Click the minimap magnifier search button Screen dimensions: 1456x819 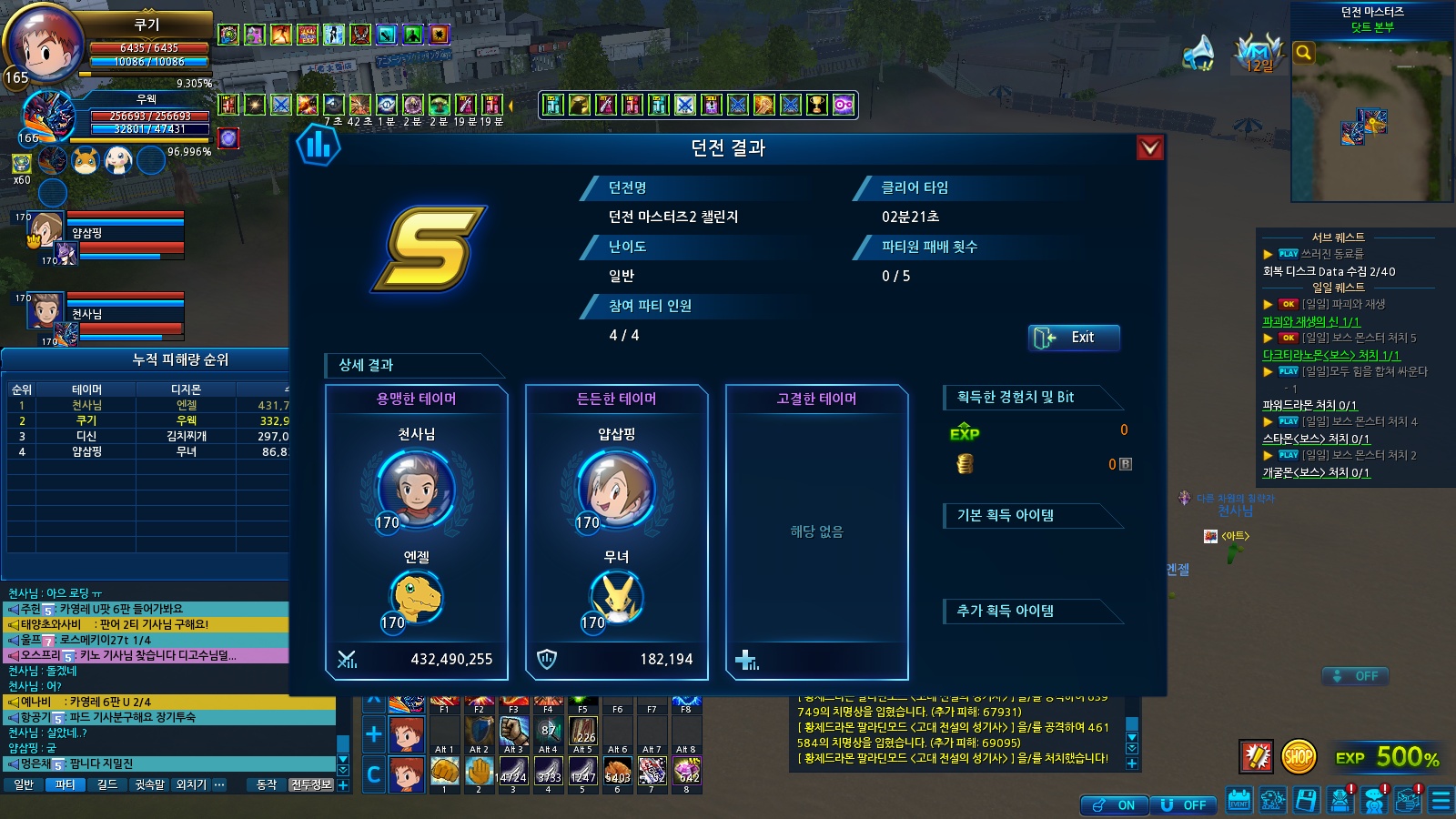point(1303,53)
